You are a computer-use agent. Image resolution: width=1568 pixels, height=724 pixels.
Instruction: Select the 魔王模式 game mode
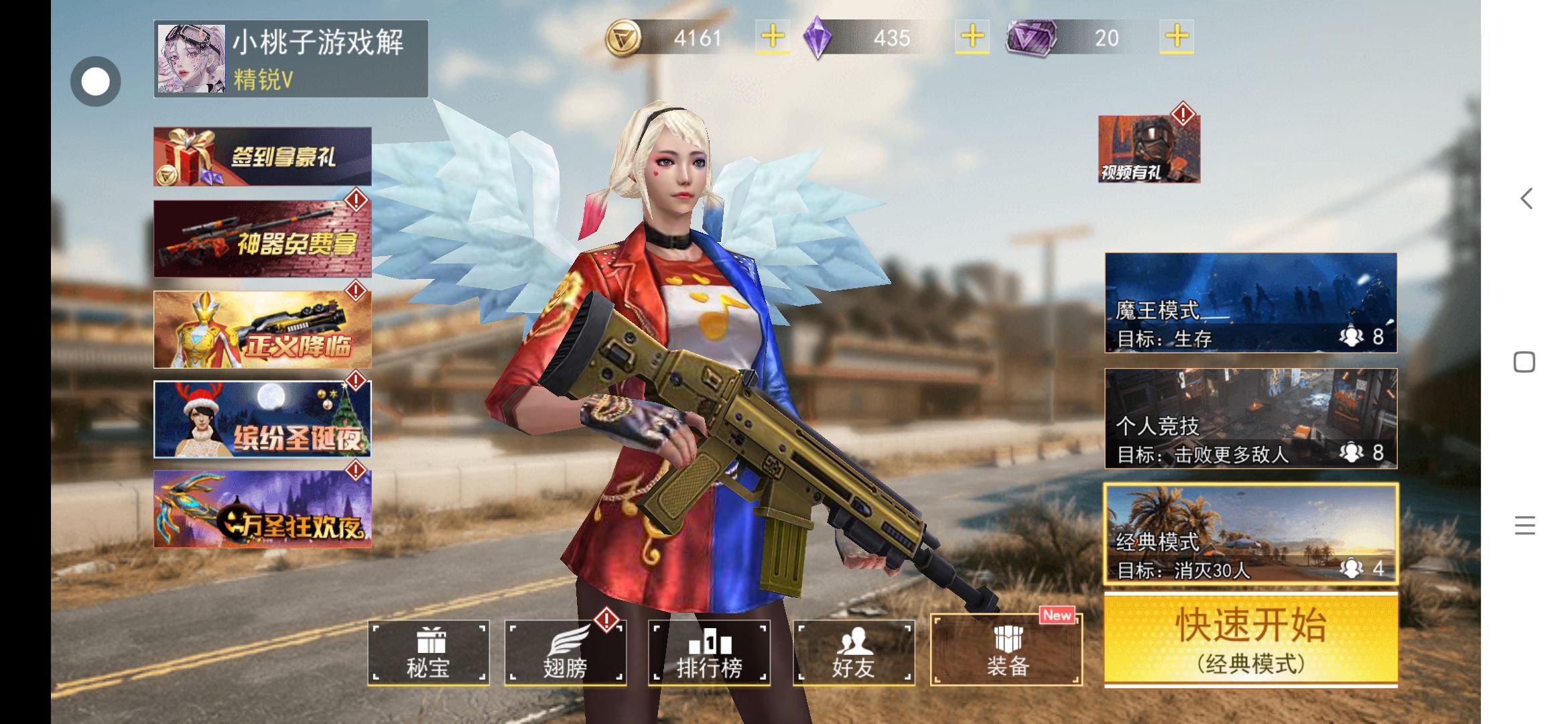pyautogui.click(x=1250, y=303)
